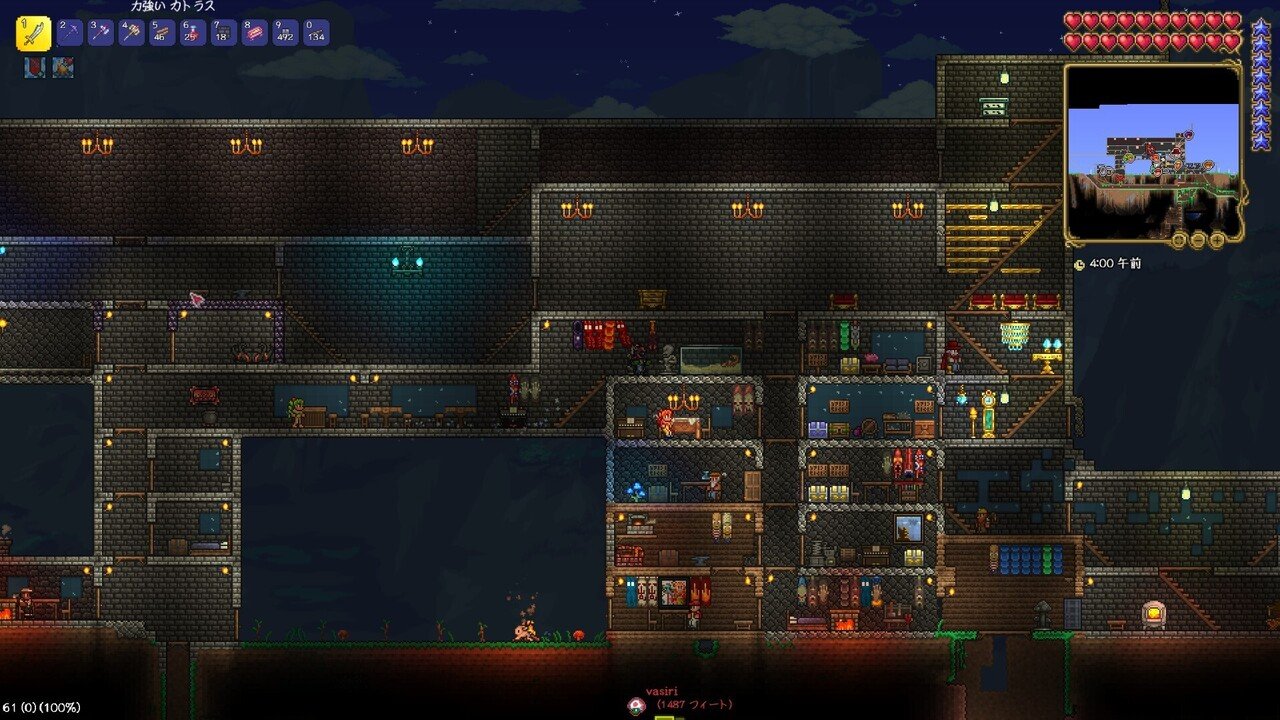Select the stack of 18 in slot 7
1280x720 pixels.
tap(224, 33)
